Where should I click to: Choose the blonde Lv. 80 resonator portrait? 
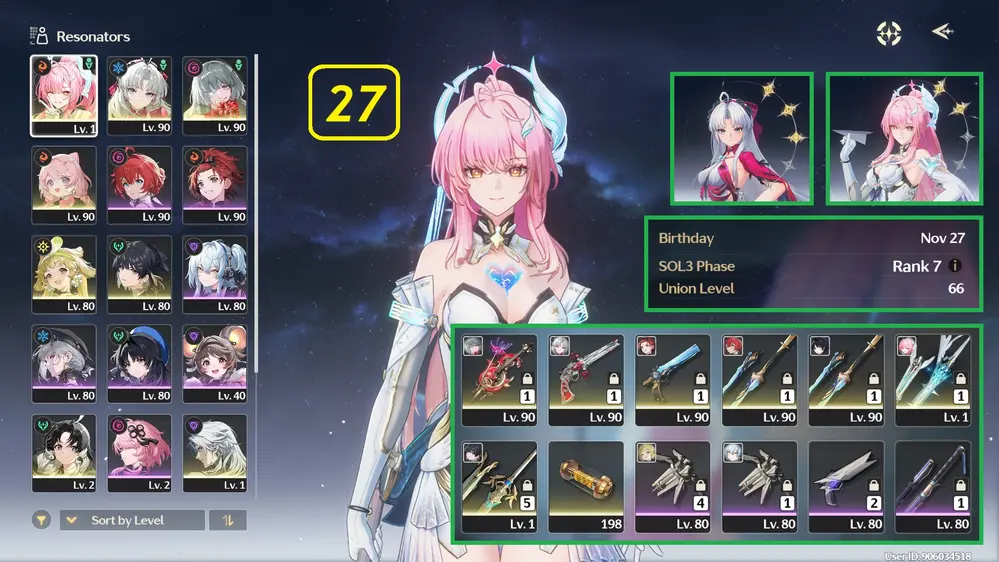tap(64, 274)
